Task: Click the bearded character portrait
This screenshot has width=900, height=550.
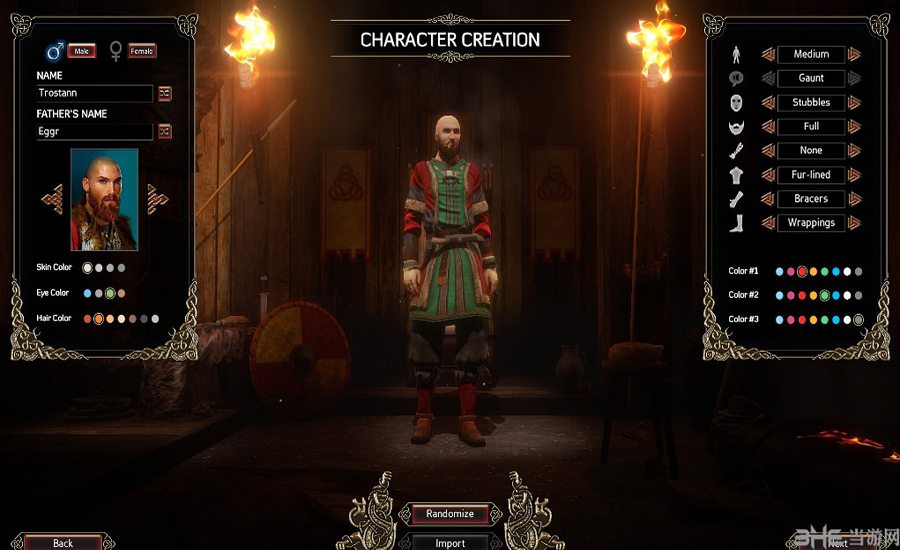Action: [104, 200]
